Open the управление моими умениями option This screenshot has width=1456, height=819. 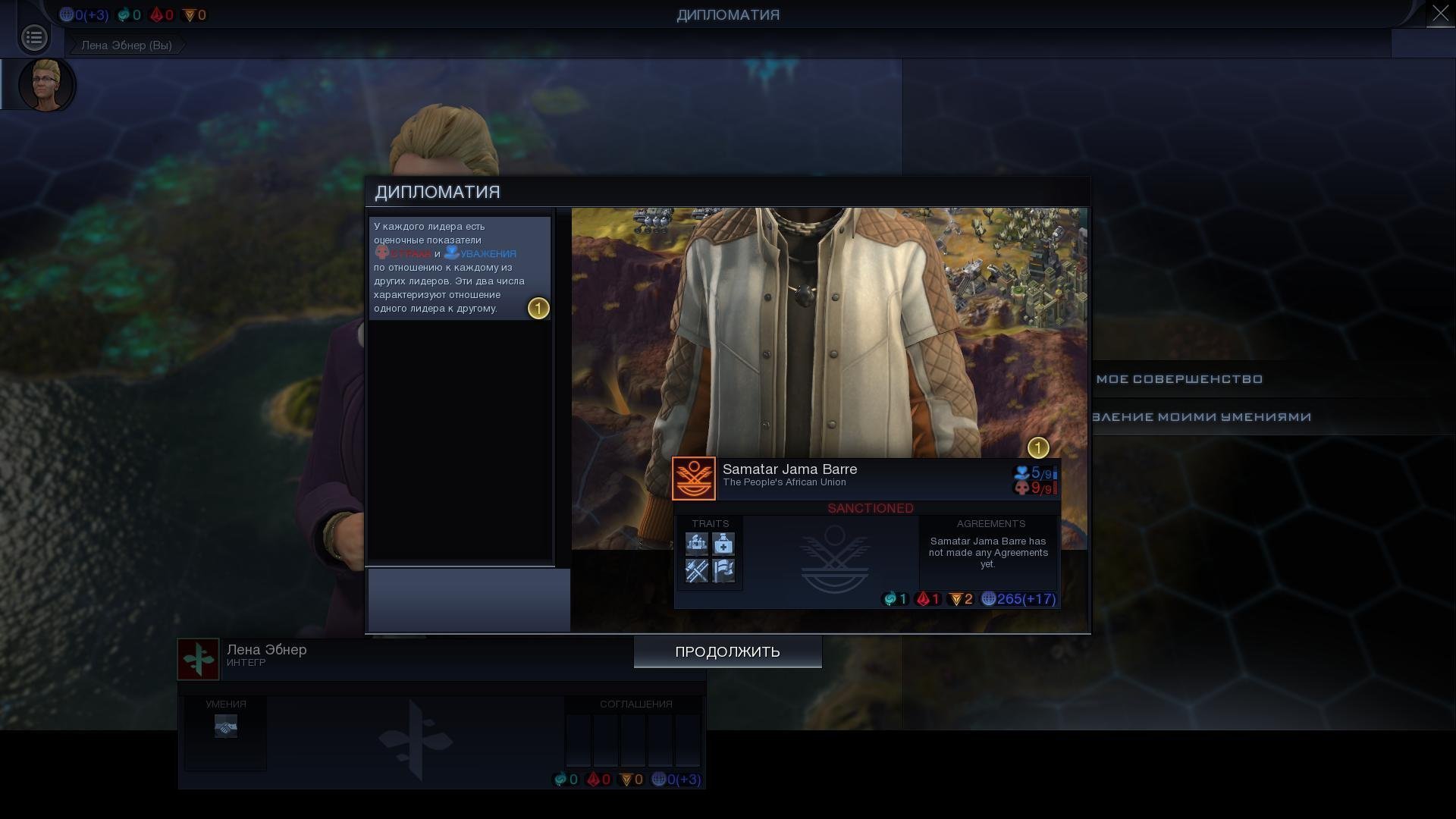pos(1200,417)
